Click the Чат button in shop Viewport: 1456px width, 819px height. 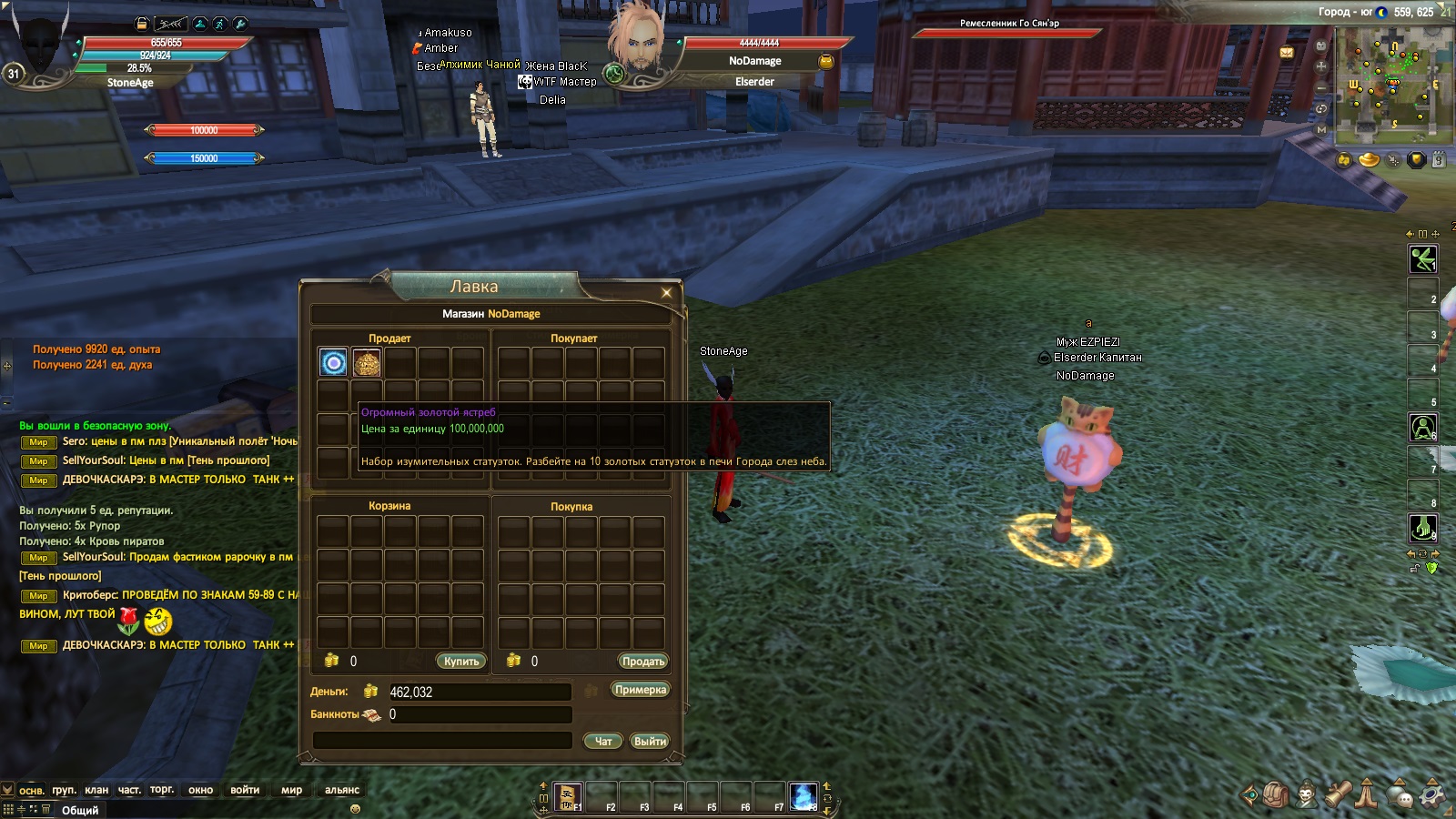[x=602, y=742]
